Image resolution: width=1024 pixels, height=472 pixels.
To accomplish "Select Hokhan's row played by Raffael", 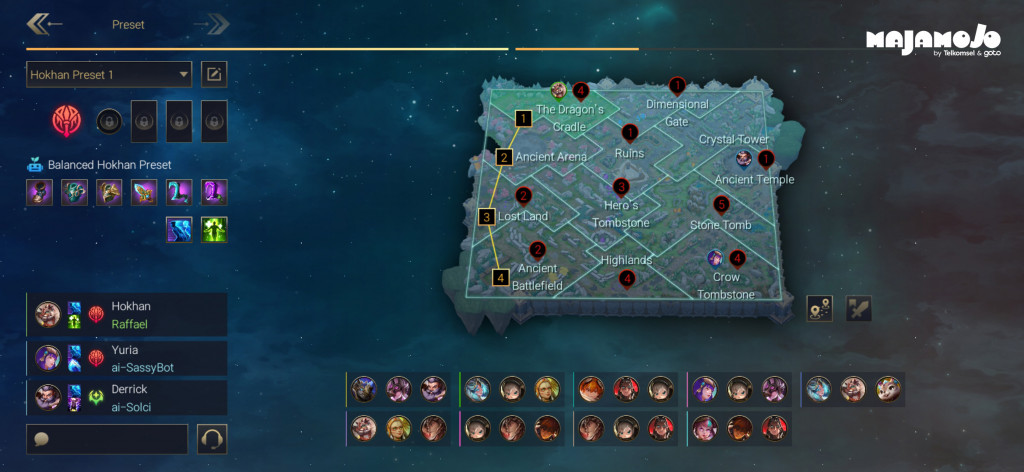I will tap(128, 314).
